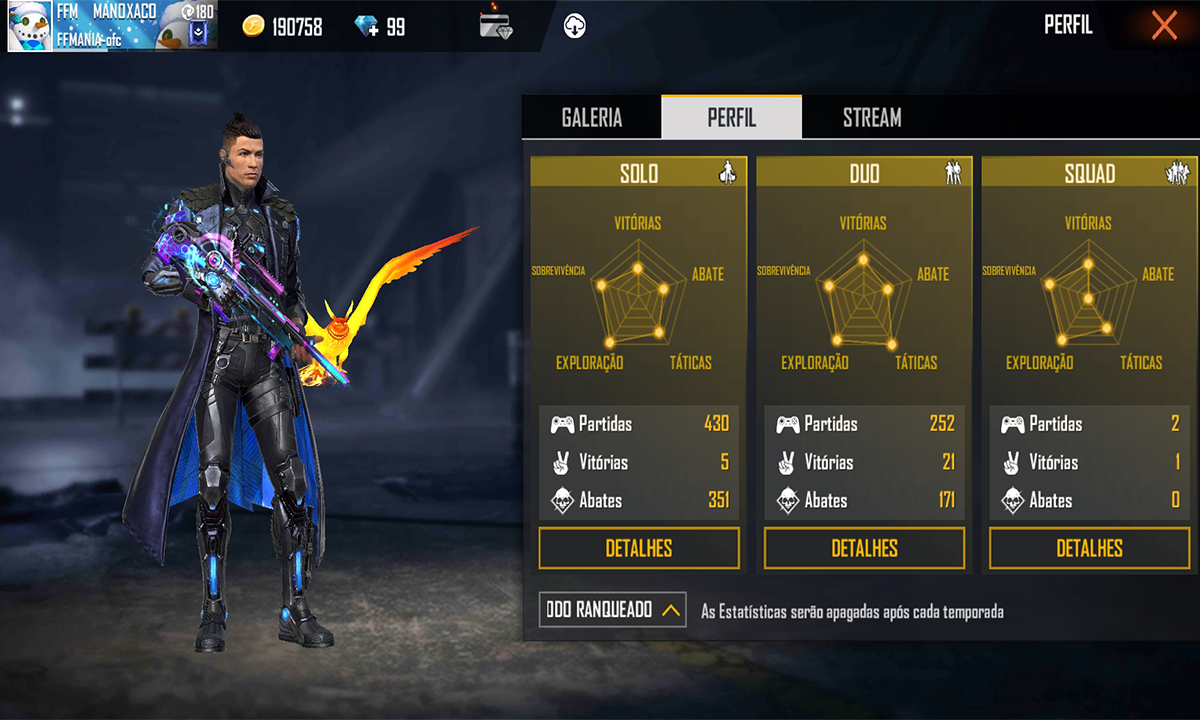Click the round cloud download icon
The height and width of the screenshot is (720, 1200).
(574, 26)
